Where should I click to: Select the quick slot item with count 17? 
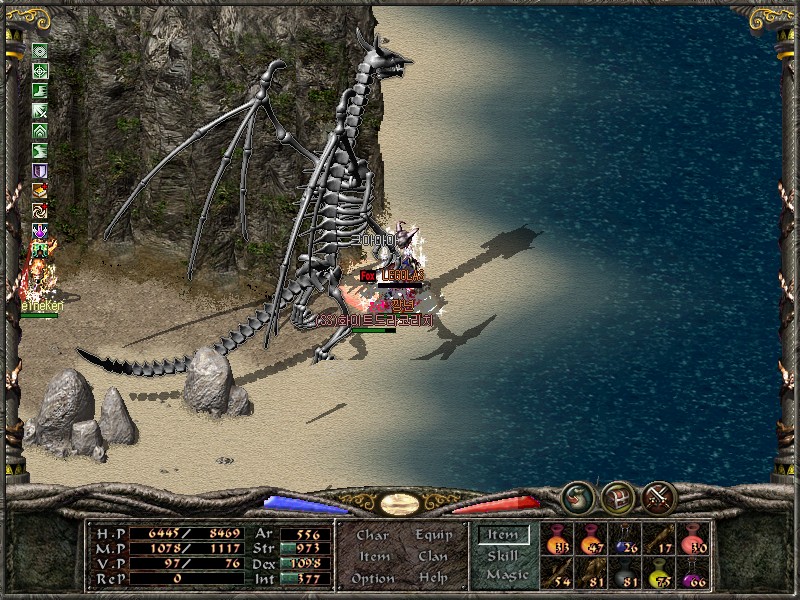[x=660, y=539]
